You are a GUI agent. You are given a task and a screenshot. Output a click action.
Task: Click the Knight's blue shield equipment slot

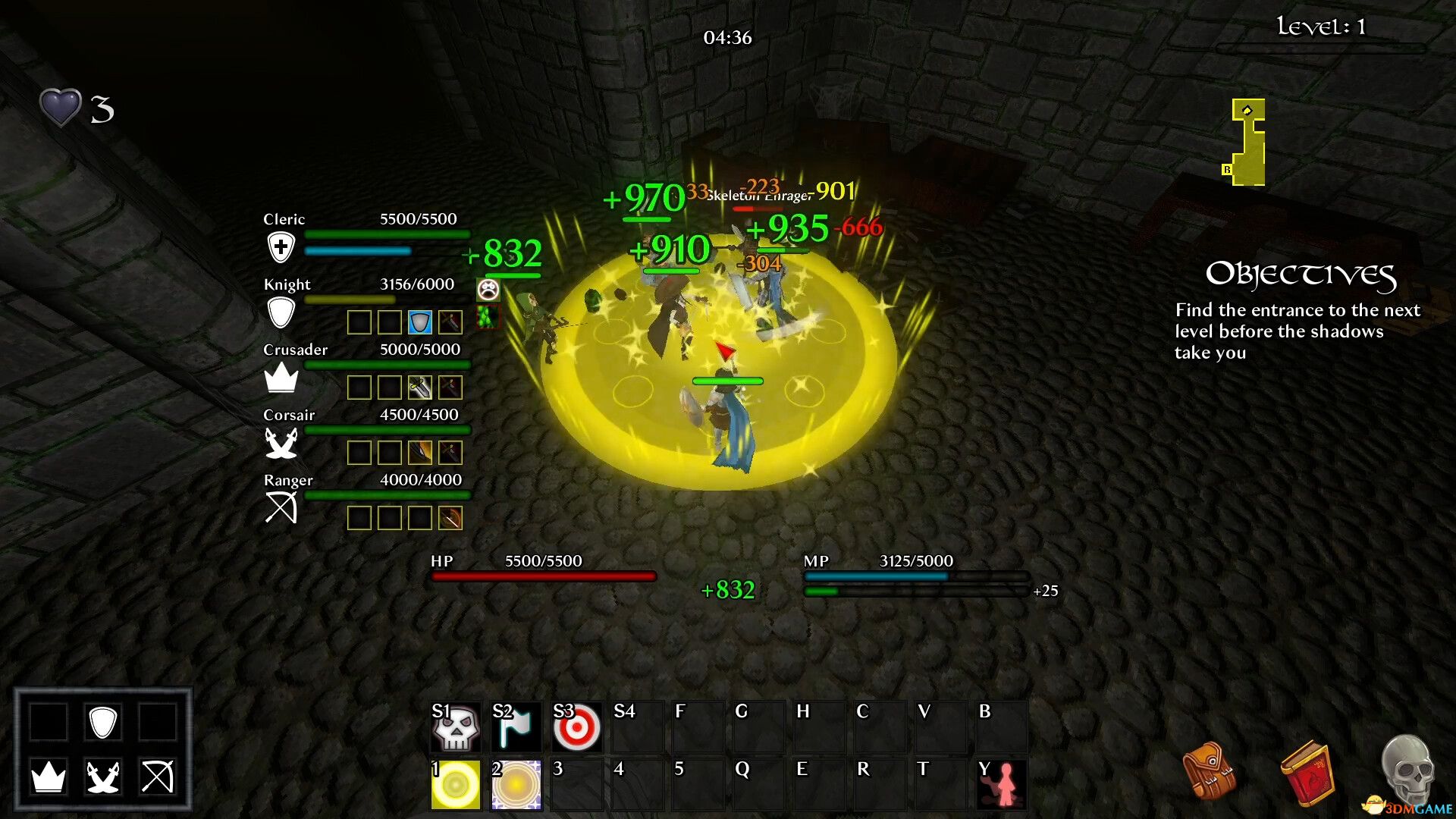[419, 322]
